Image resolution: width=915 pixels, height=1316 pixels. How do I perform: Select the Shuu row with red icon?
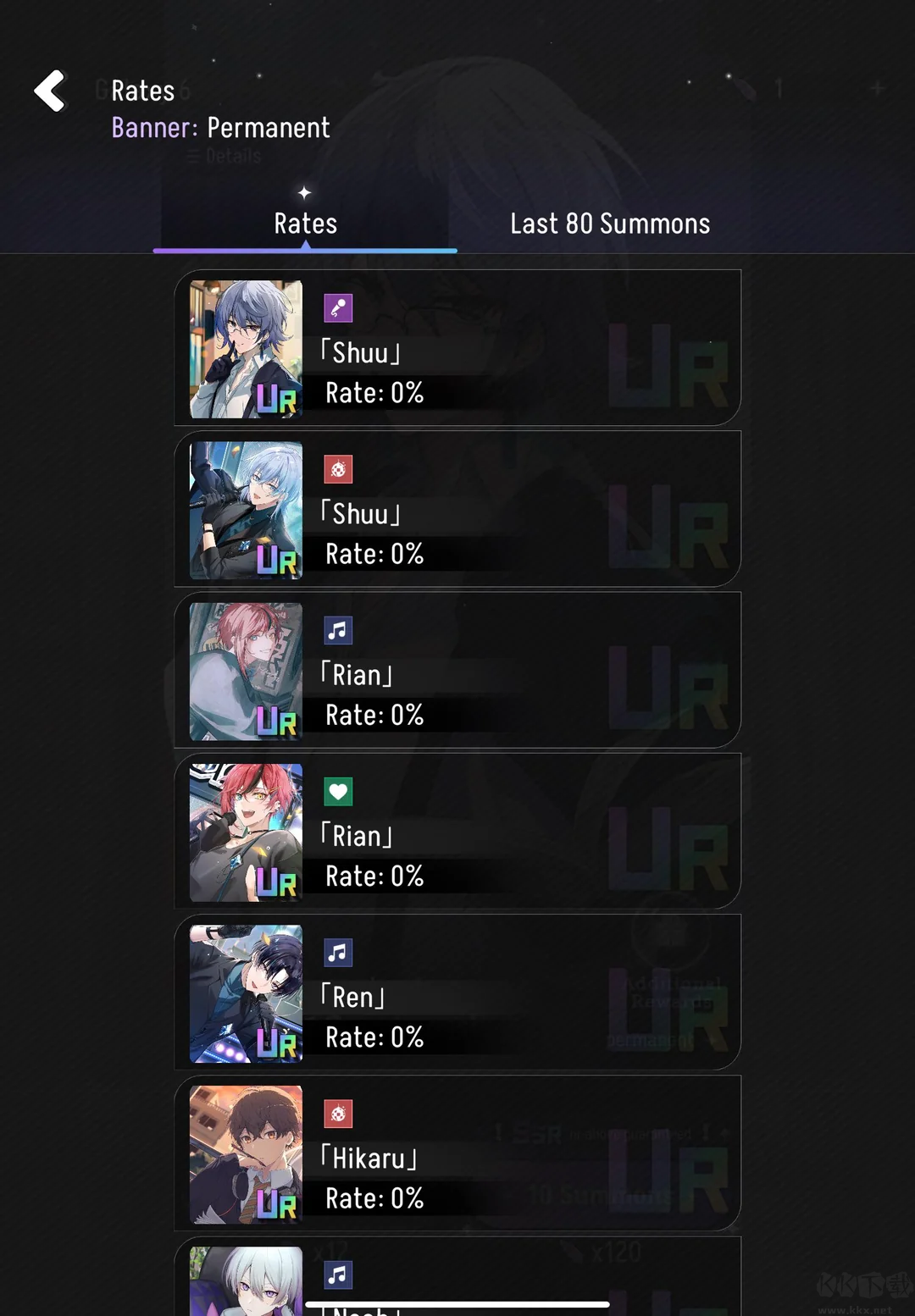pos(457,509)
